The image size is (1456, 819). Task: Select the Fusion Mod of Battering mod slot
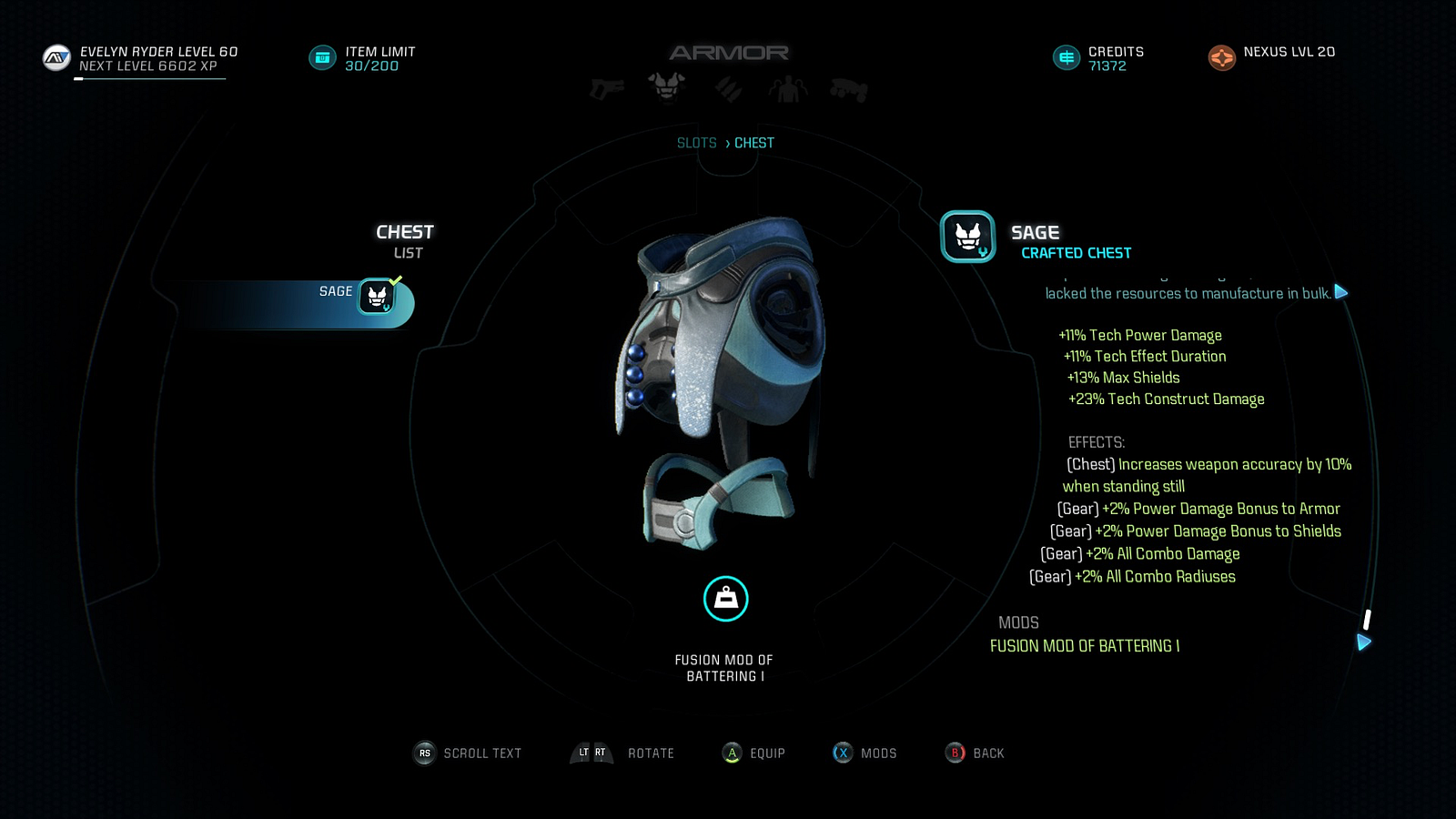click(725, 599)
